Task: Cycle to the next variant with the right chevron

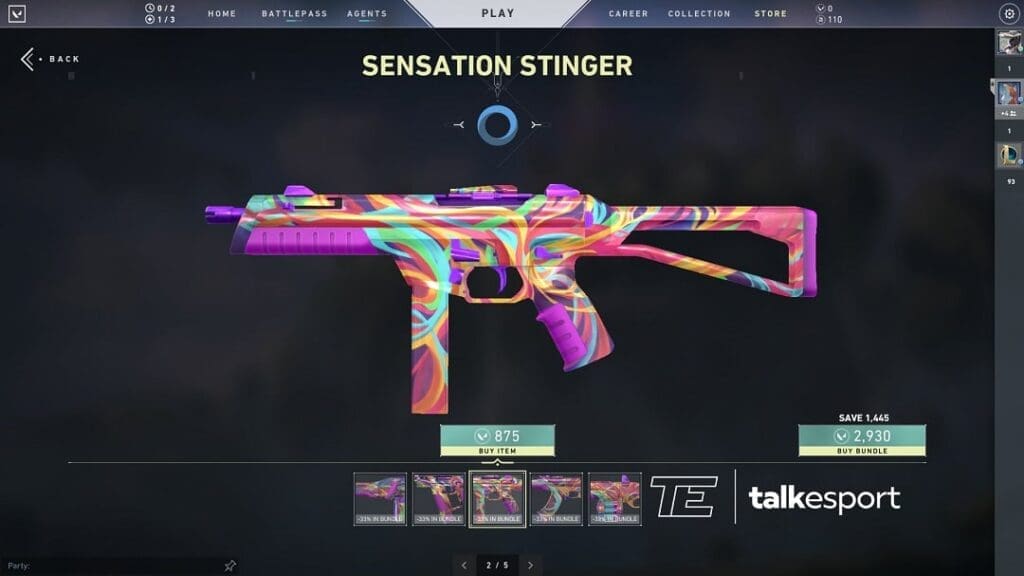Action: [x=537, y=124]
